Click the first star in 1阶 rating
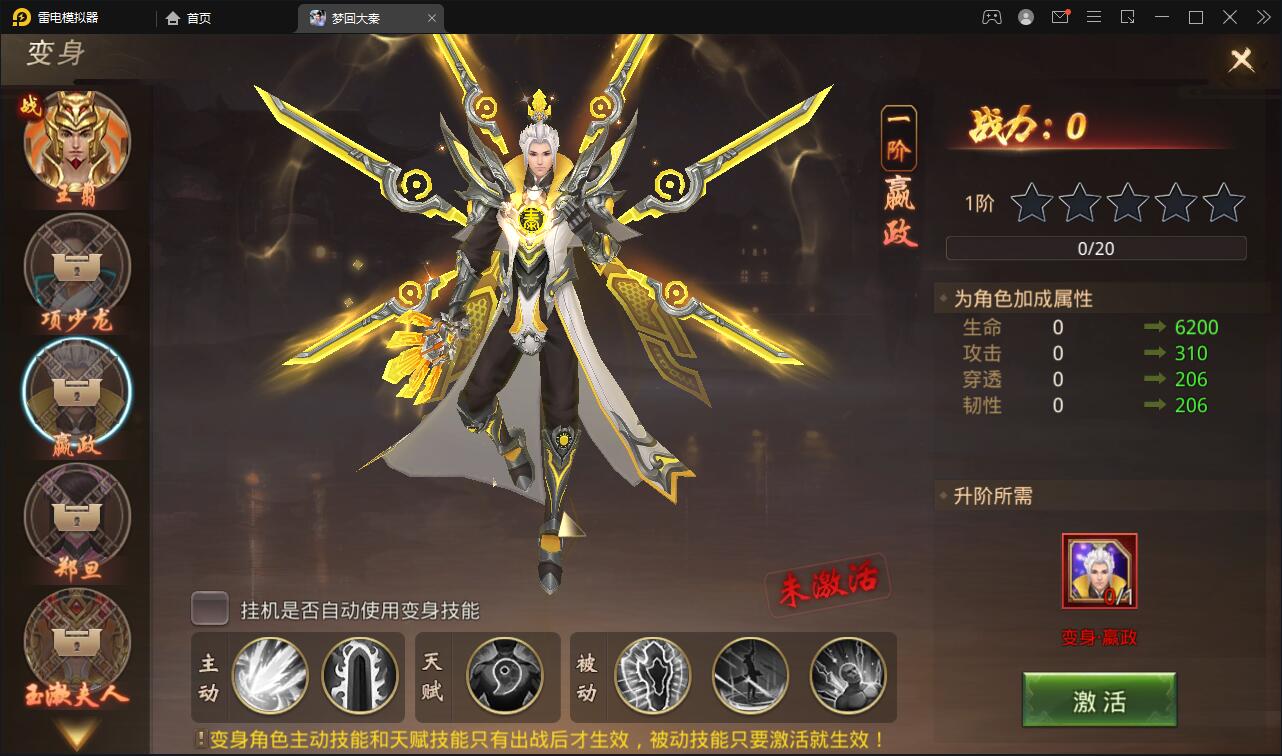1282x756 pixels. point(1029,204)
